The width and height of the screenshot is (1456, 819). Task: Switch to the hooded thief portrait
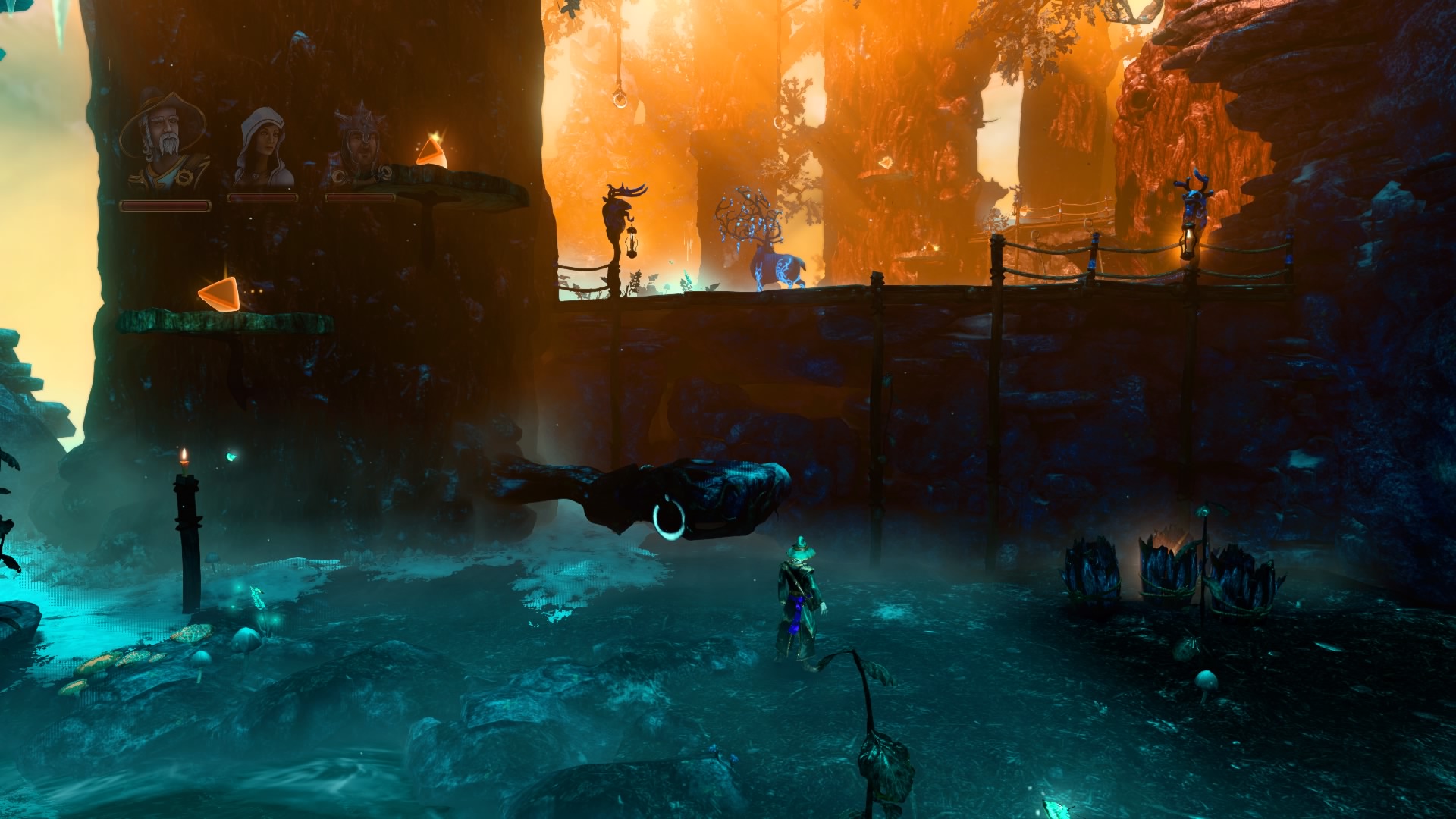pos(263,149)
